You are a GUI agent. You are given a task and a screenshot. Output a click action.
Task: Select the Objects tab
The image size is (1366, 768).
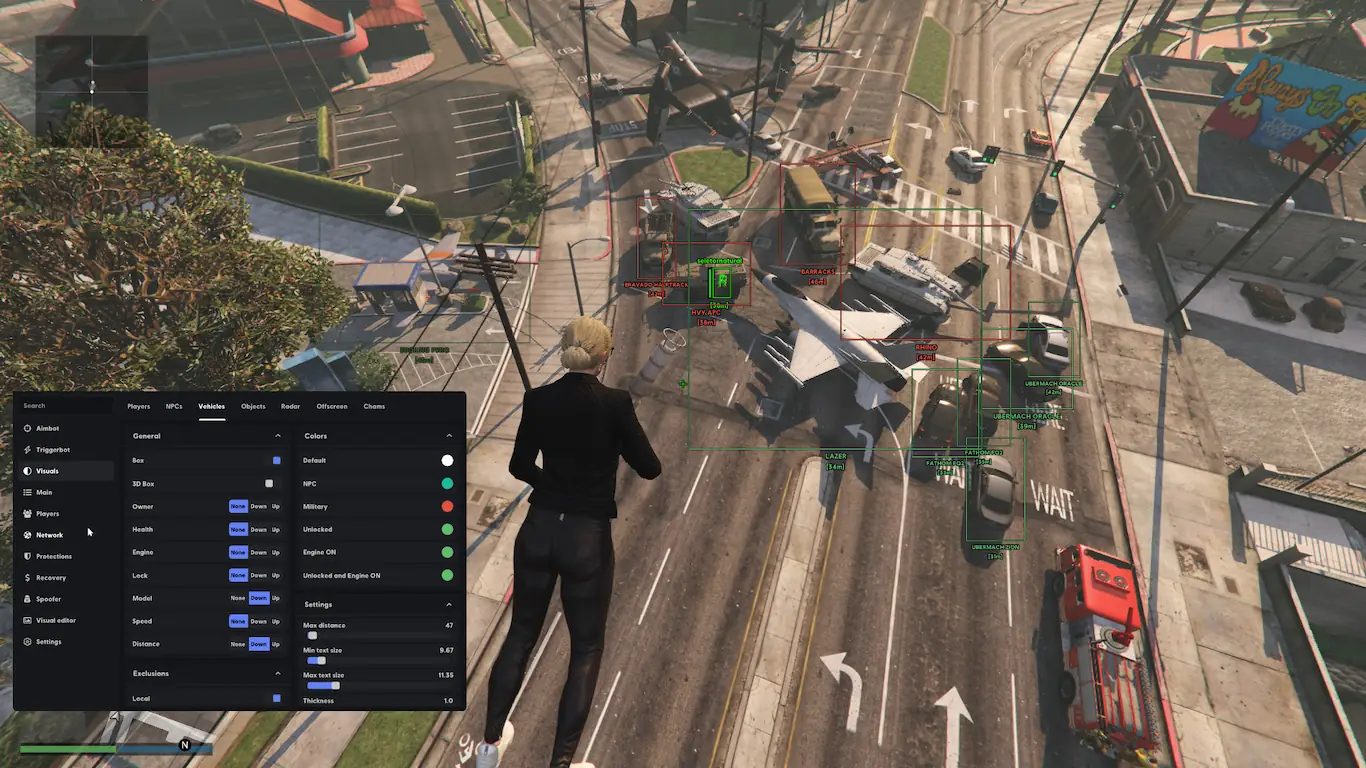coord(253,406)
